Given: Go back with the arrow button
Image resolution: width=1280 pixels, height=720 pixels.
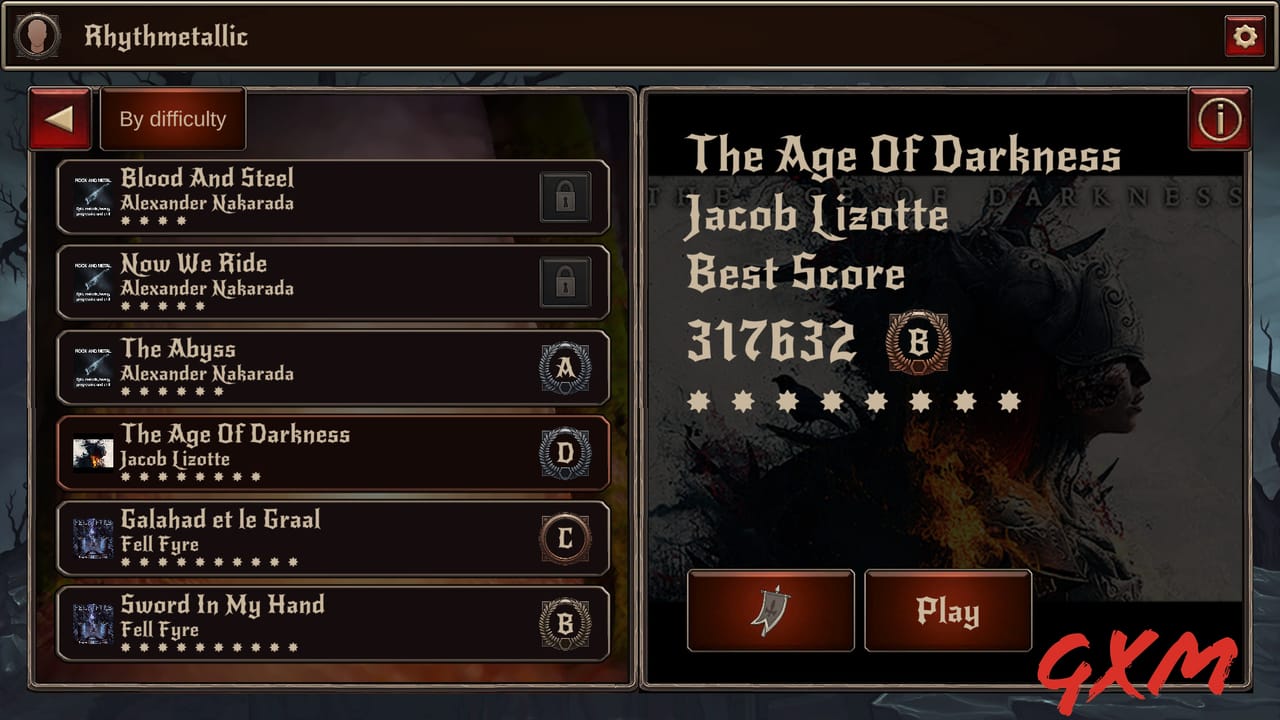Looking at the screenshot, I should (60, 119).
